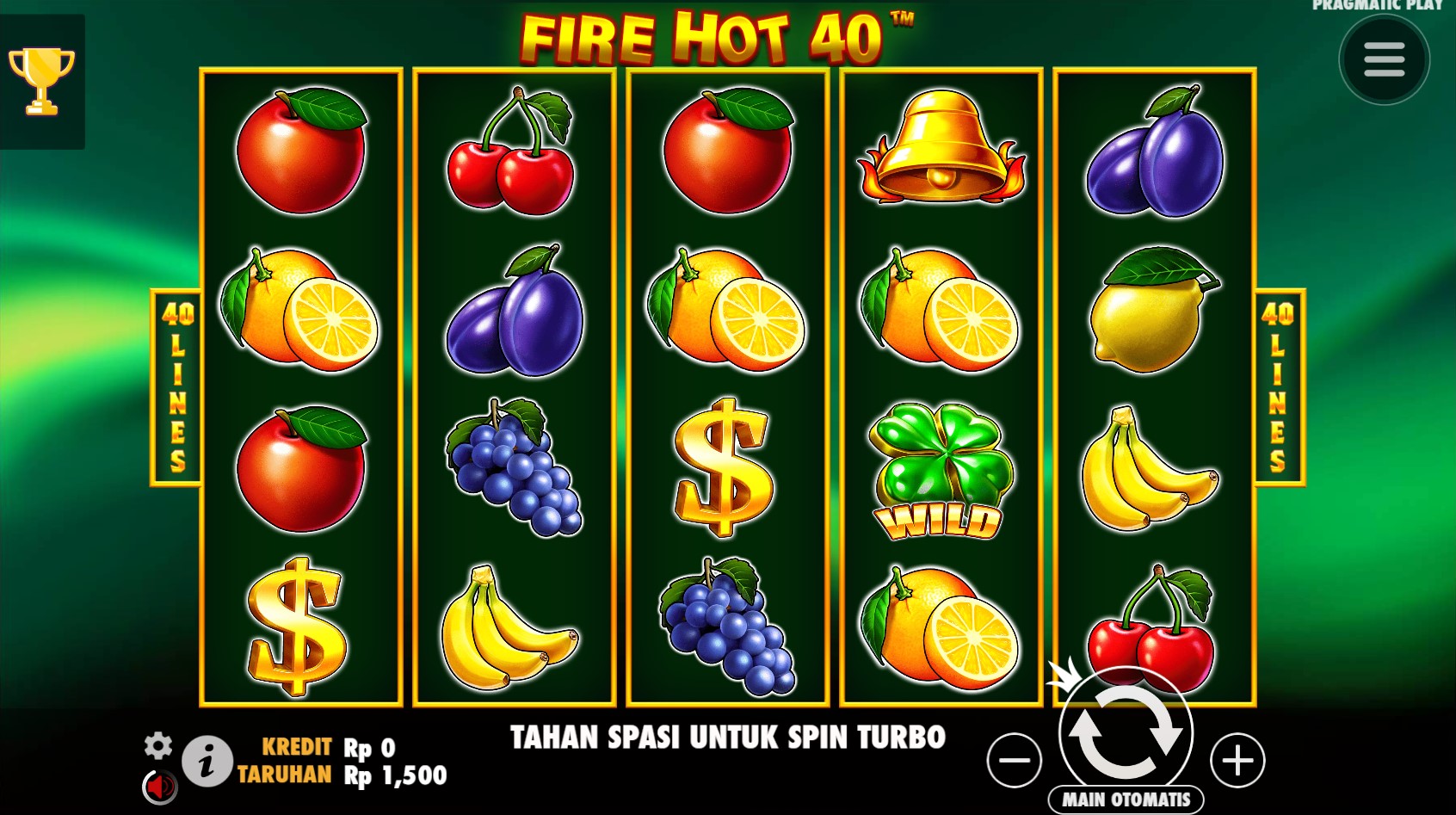Toggle the sound speaker icon

[159, 786]
